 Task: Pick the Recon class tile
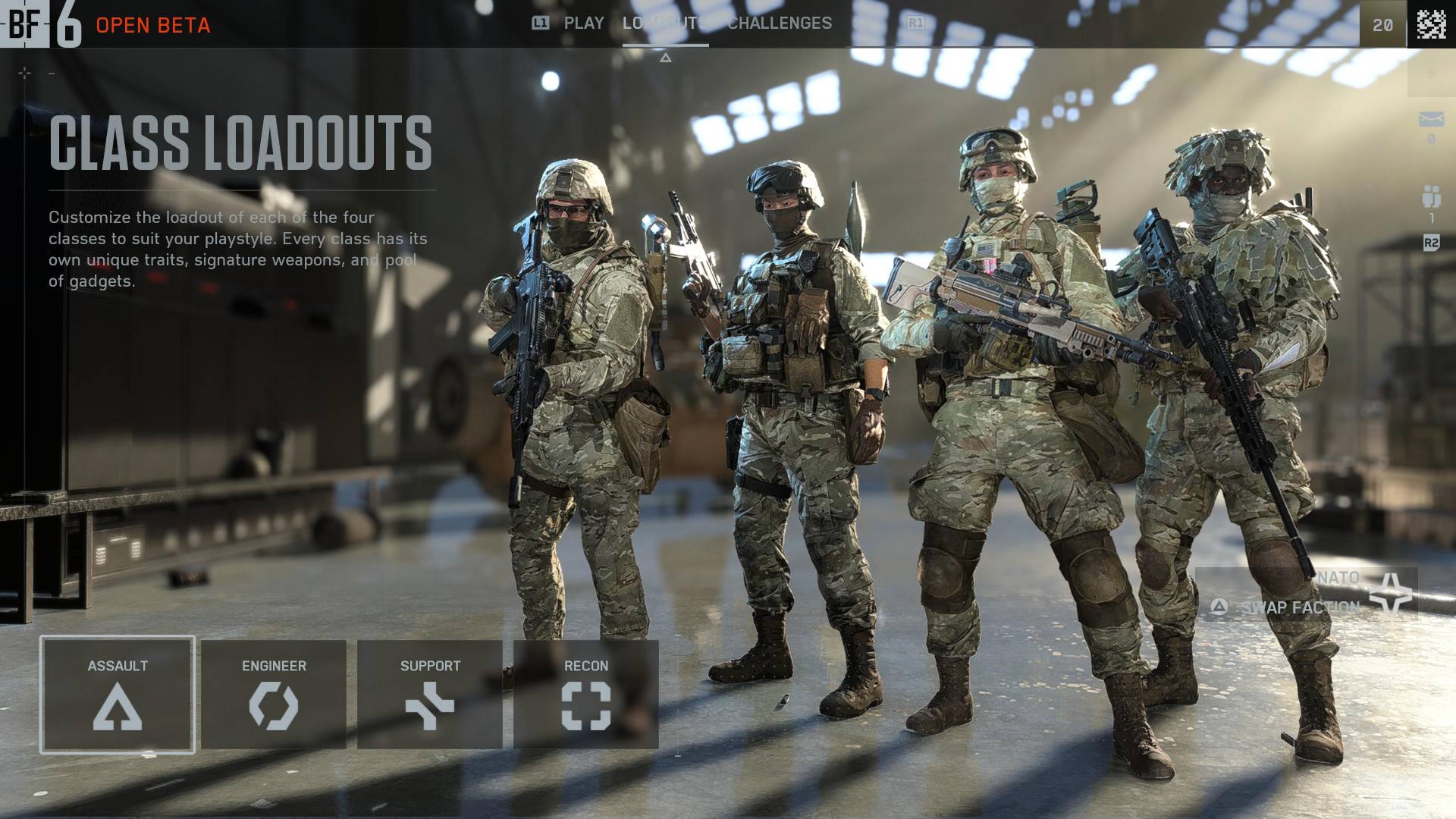(x=586, y=695)
